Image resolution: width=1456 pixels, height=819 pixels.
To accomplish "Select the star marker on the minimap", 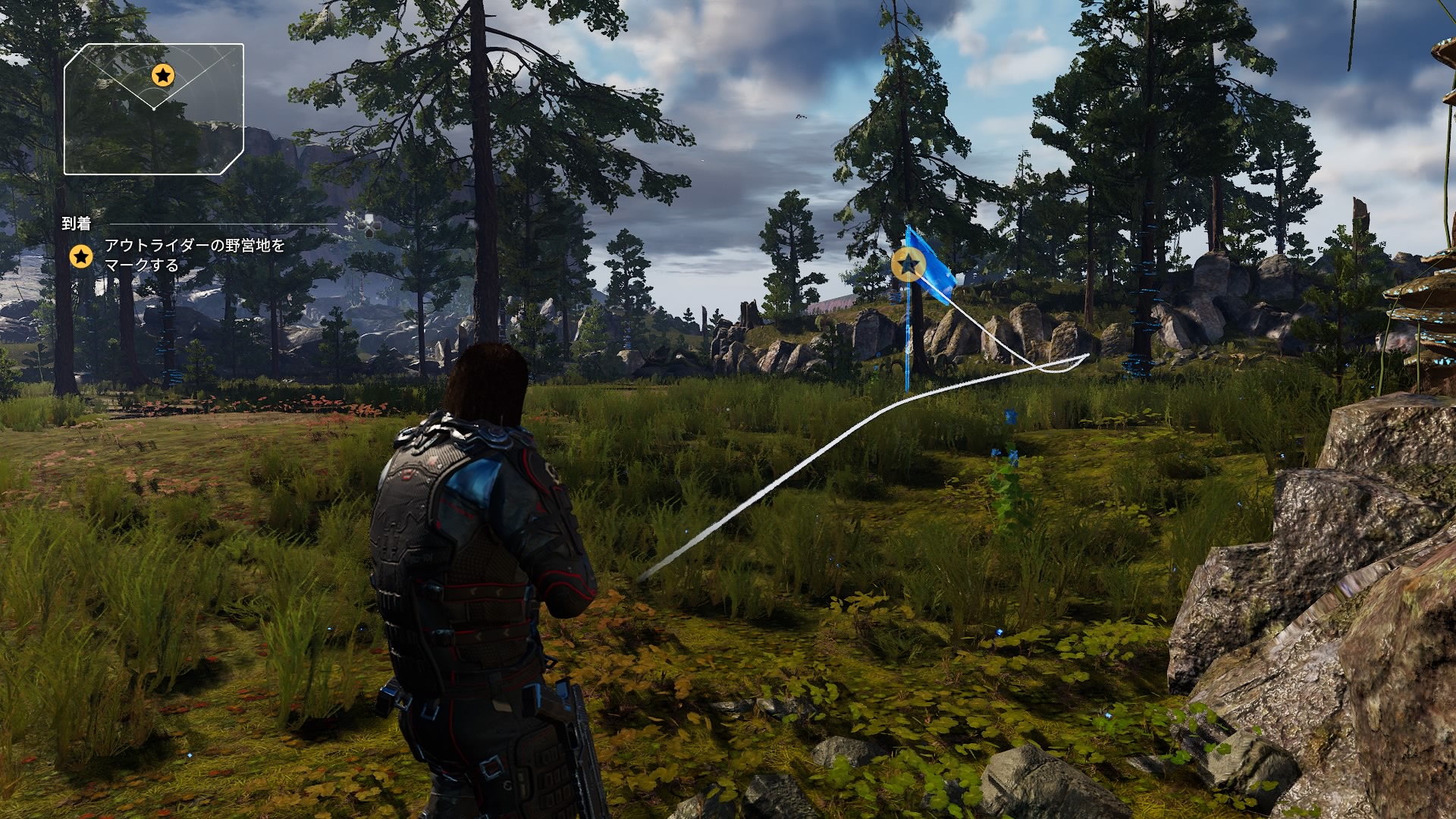I will tap(163, 75).
